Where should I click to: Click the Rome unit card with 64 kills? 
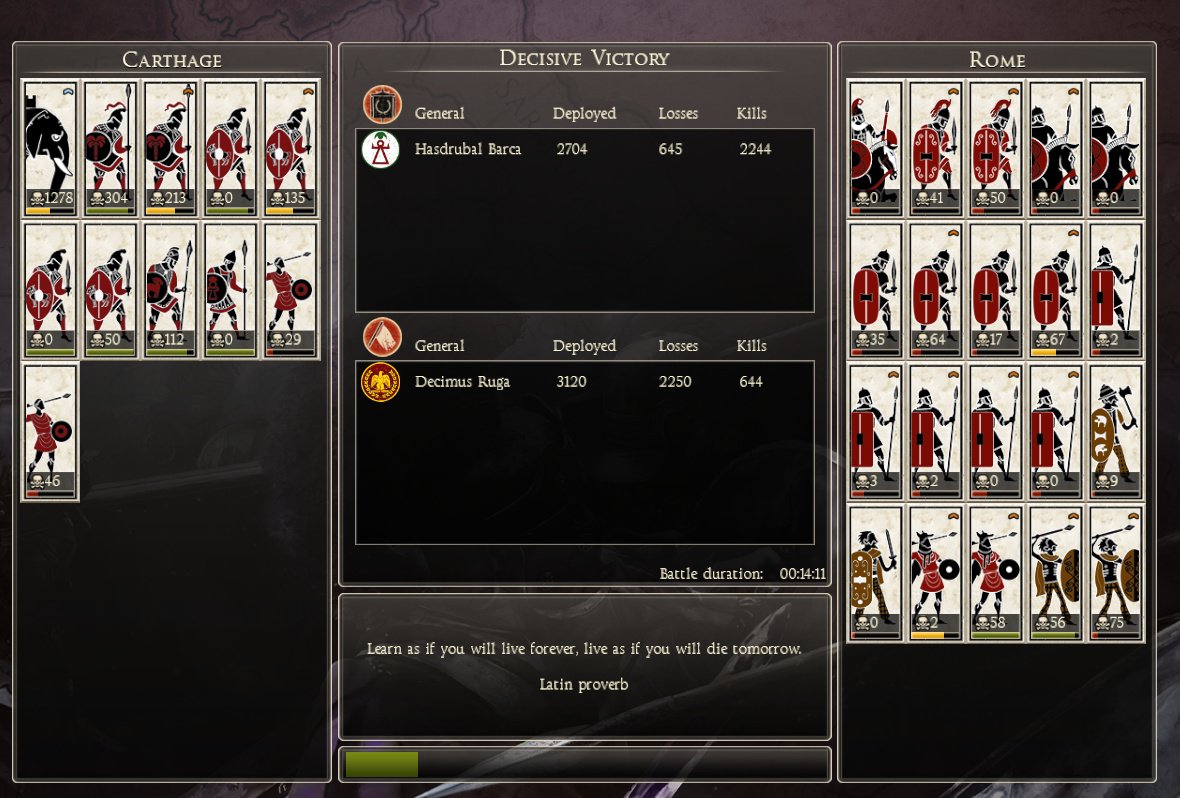click(x=936, y=290)
